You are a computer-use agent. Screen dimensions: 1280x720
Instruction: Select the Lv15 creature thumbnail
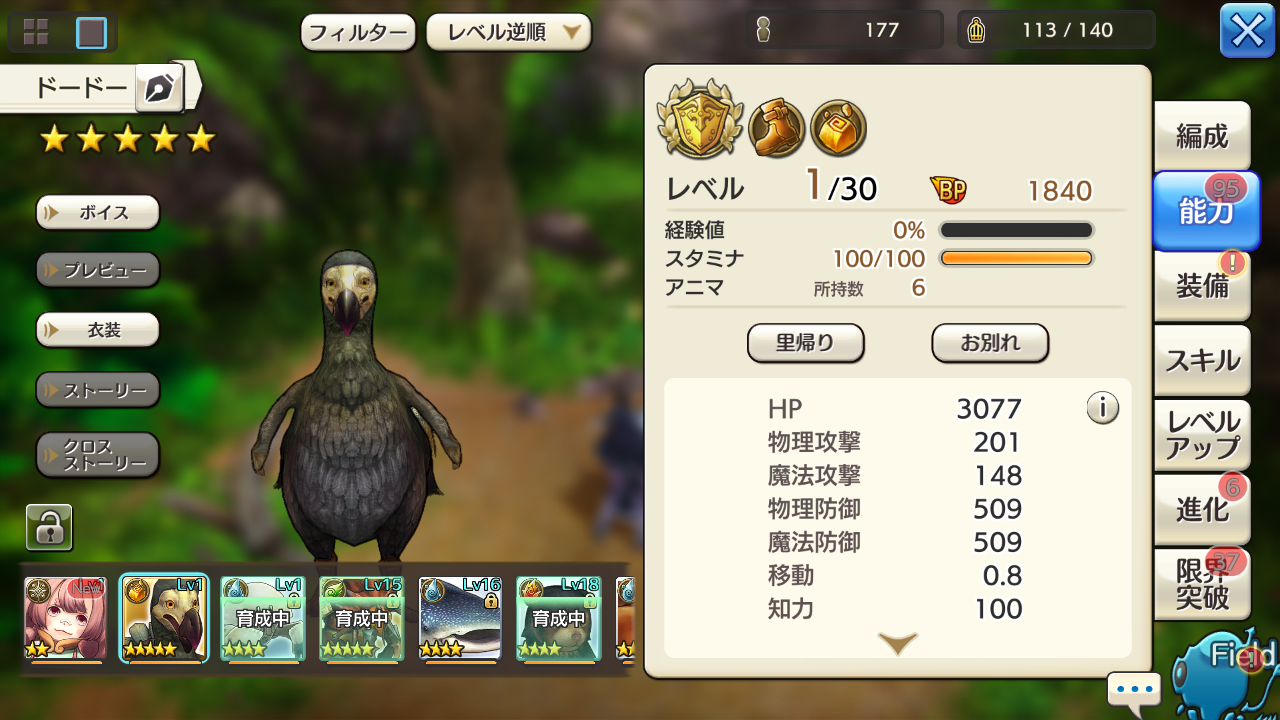[x=360, y=617]
